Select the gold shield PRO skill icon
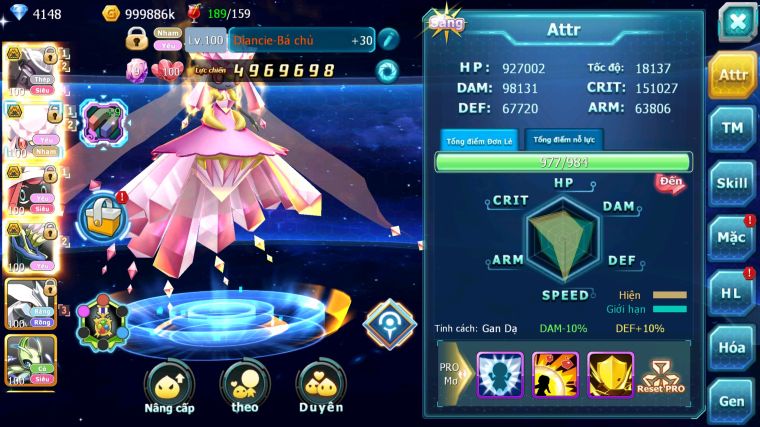This screenshot has height=427, width=760. pos(610,375)
